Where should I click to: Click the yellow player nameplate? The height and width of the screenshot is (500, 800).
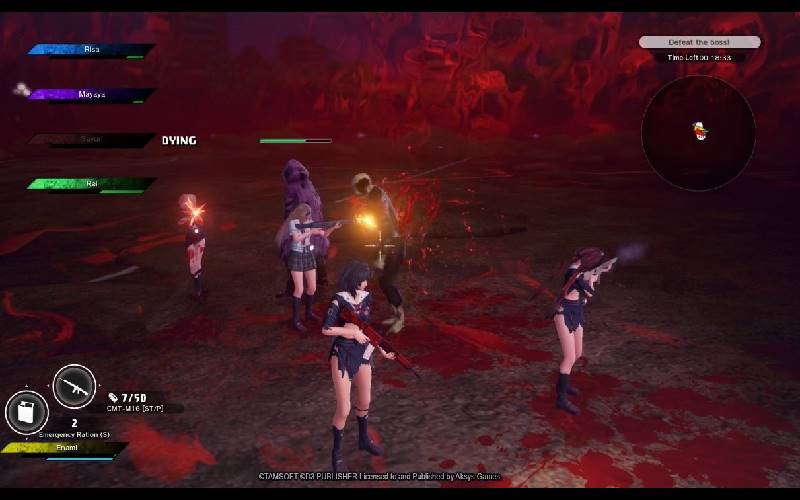pos(64,449)
